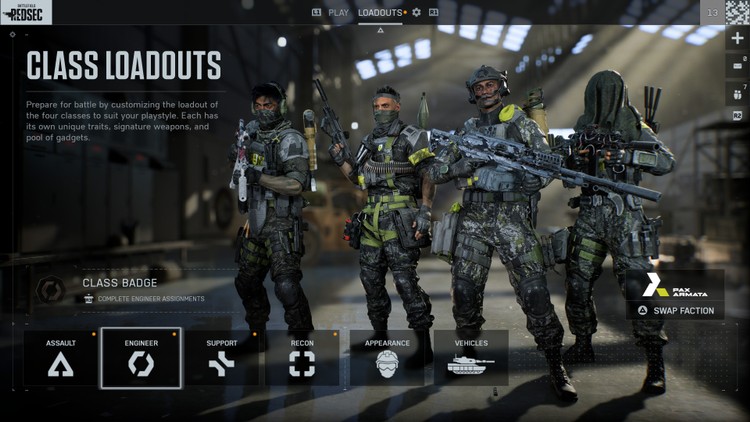Select the Assault class tile
750x422 pixels.
pyautogui.click(x=61, y=357)
